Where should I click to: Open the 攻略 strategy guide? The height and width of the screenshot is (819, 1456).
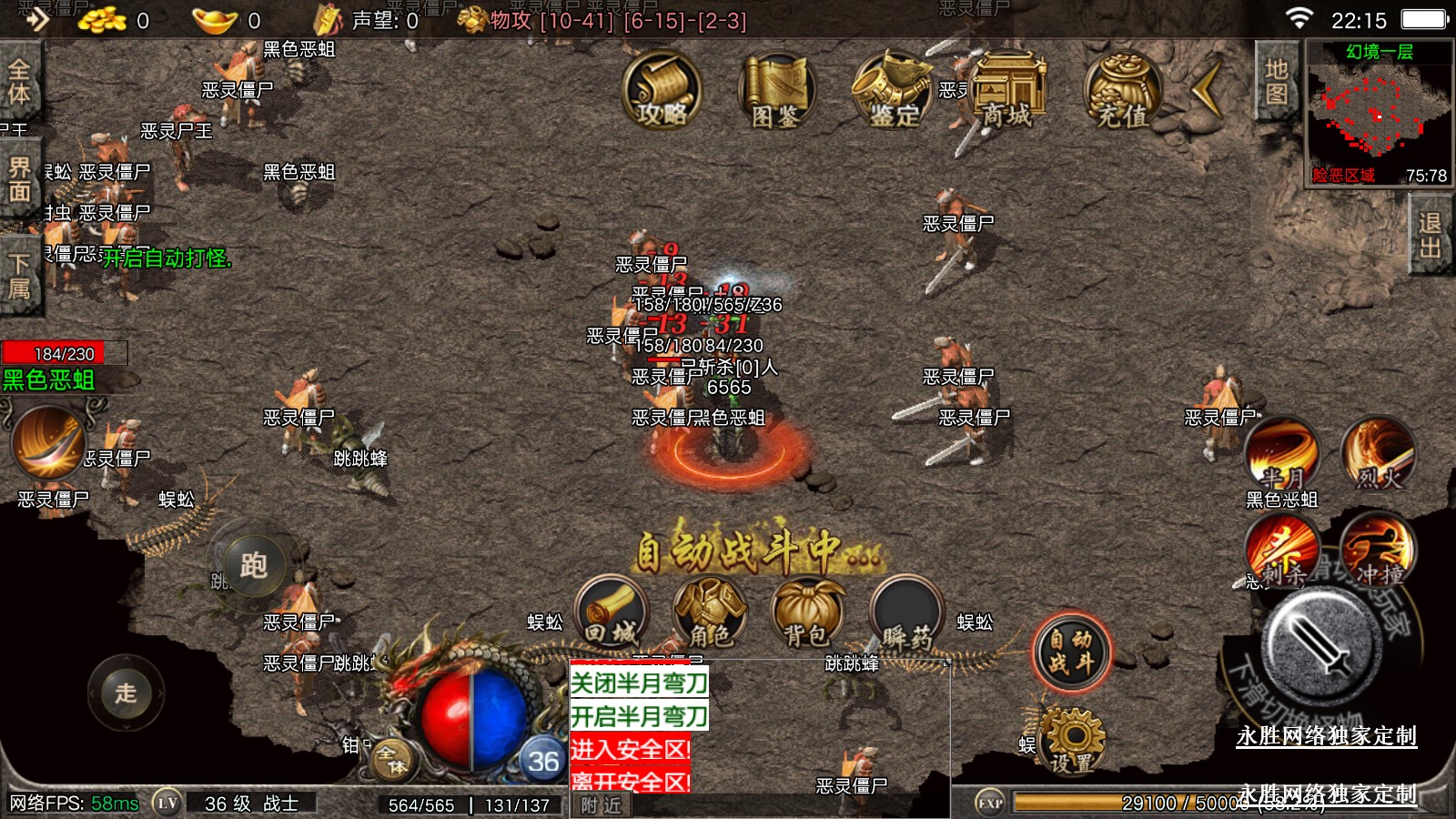pyautogui.click(x=662, y=90)
